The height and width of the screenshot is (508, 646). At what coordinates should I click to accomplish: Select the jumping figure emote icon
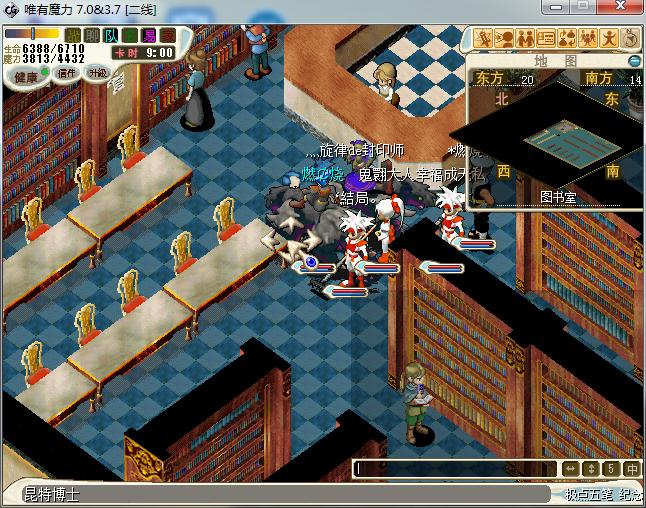[x=609, y=39]
